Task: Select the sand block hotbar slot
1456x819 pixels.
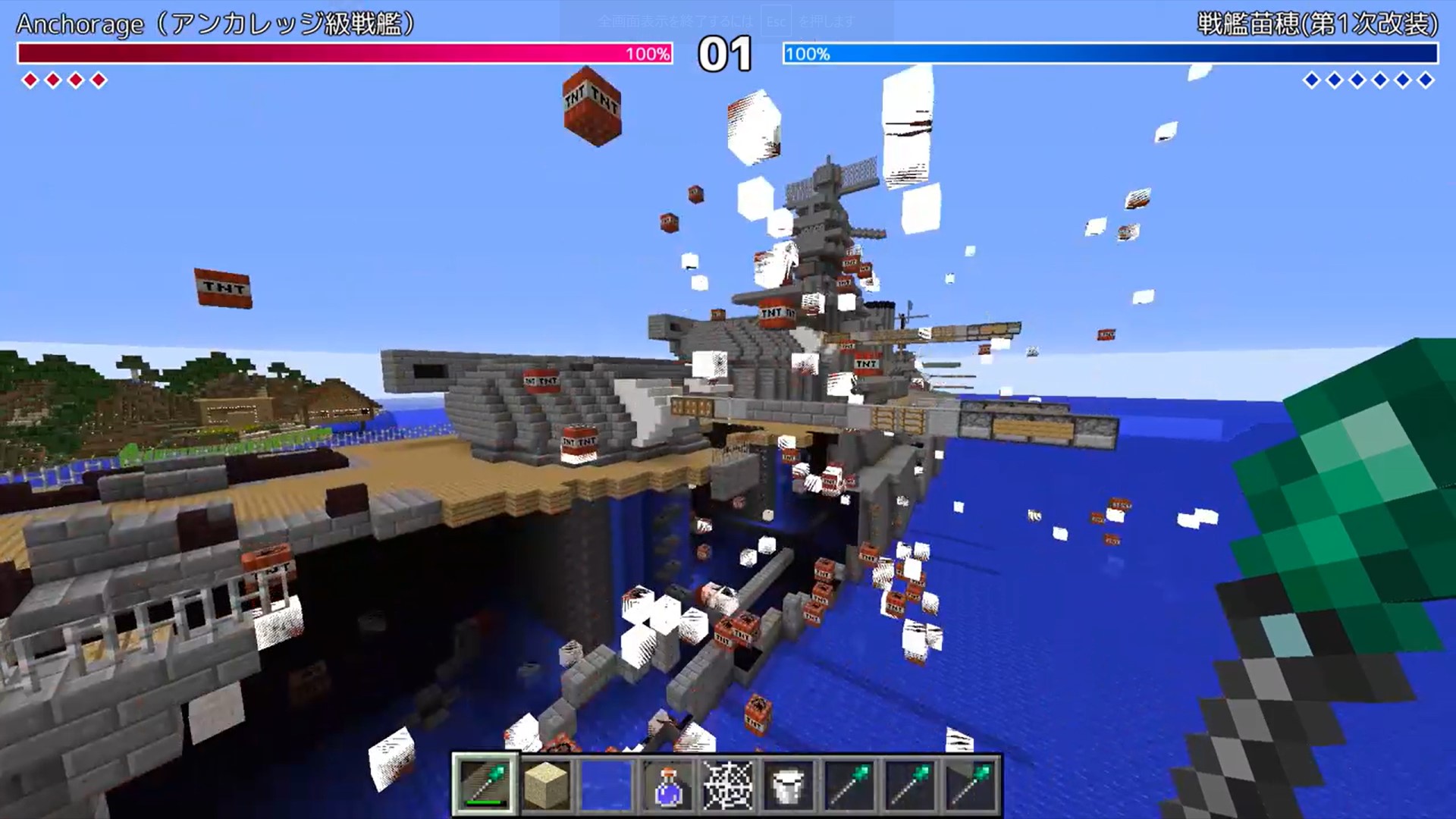Action: 546,786
